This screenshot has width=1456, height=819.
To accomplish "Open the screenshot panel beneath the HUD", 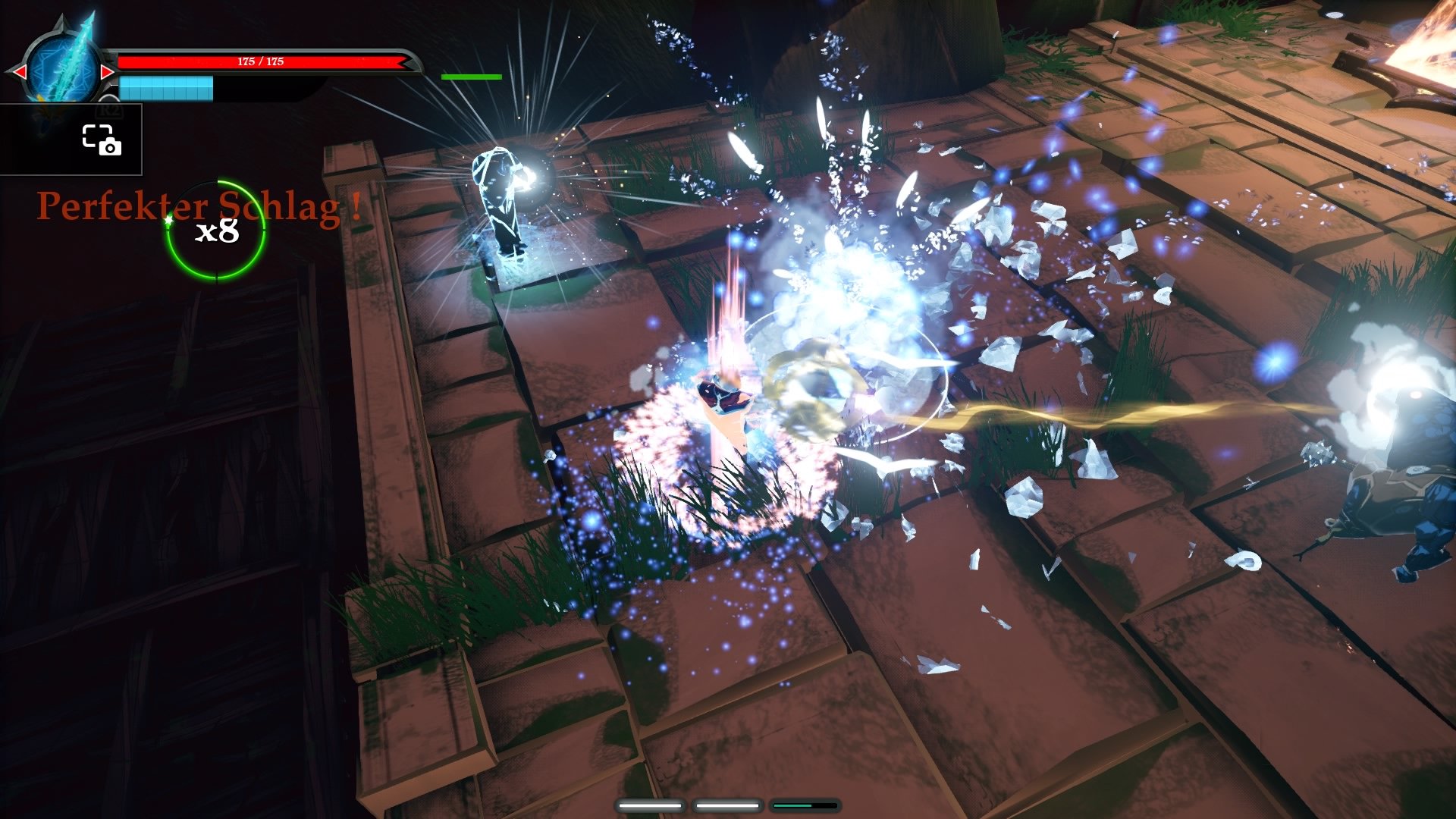I will point(72,140).
